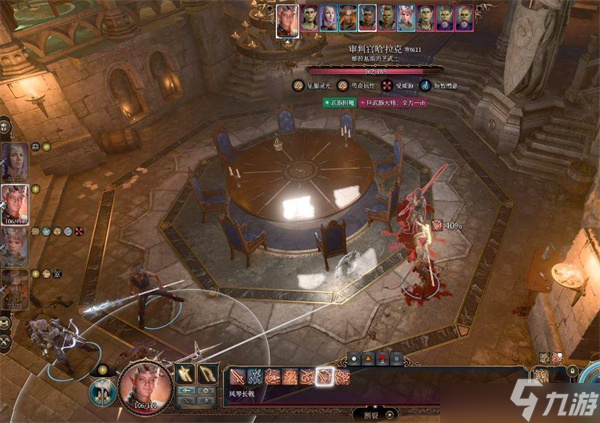This screenshot has height=423, width=600.
Task: Select the ranged bow weapon slot
Action: pos(207,374)
